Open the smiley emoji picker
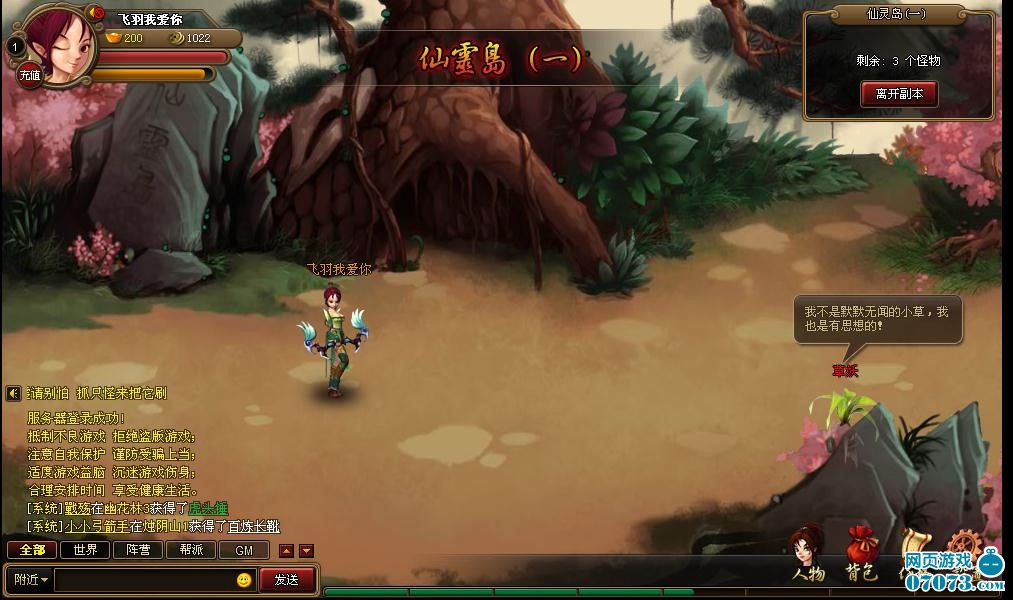 pos(244,580)
